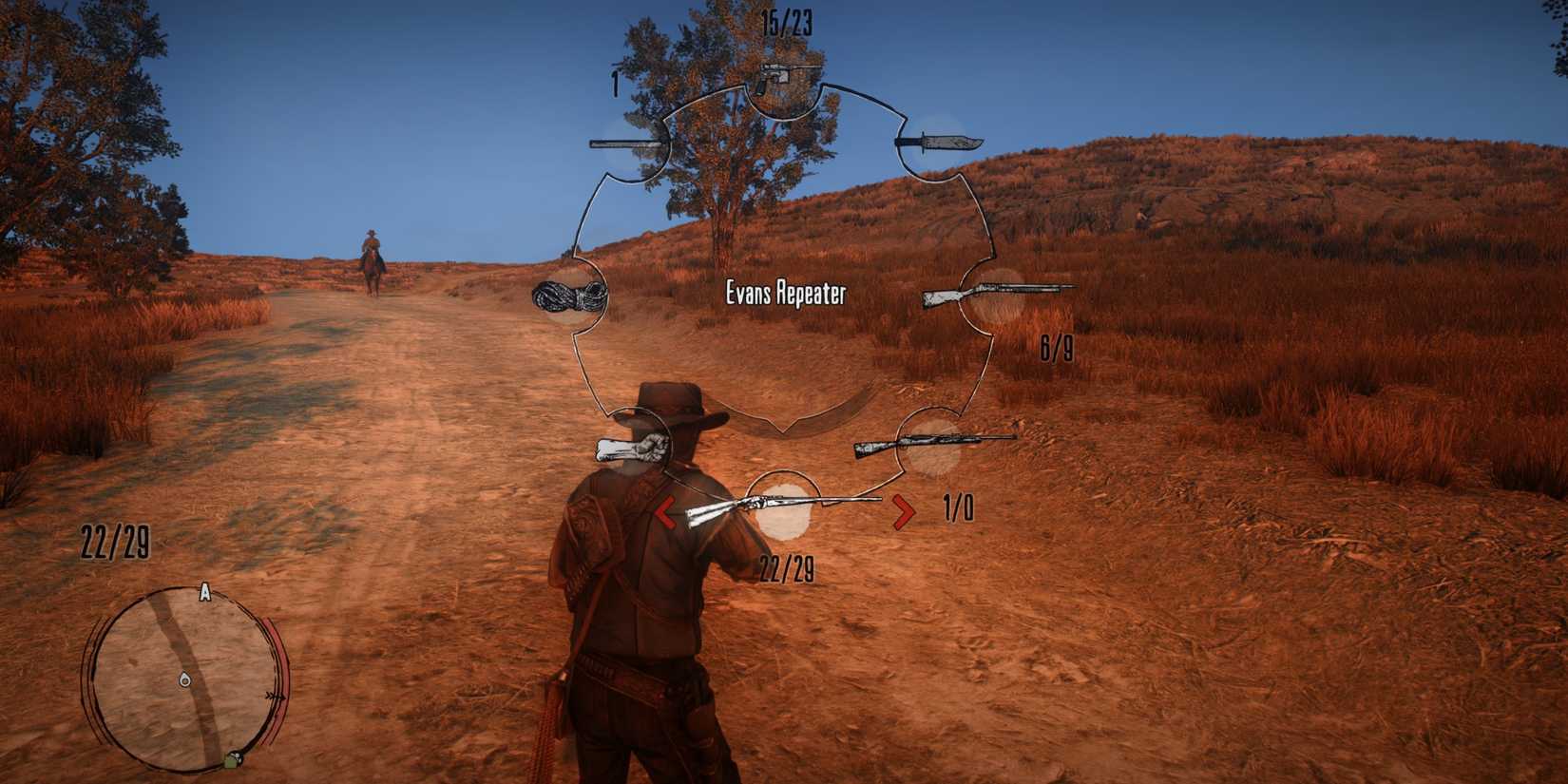
Task: Click the A waypoint marker on the minimap
Action: pos(203,592)
